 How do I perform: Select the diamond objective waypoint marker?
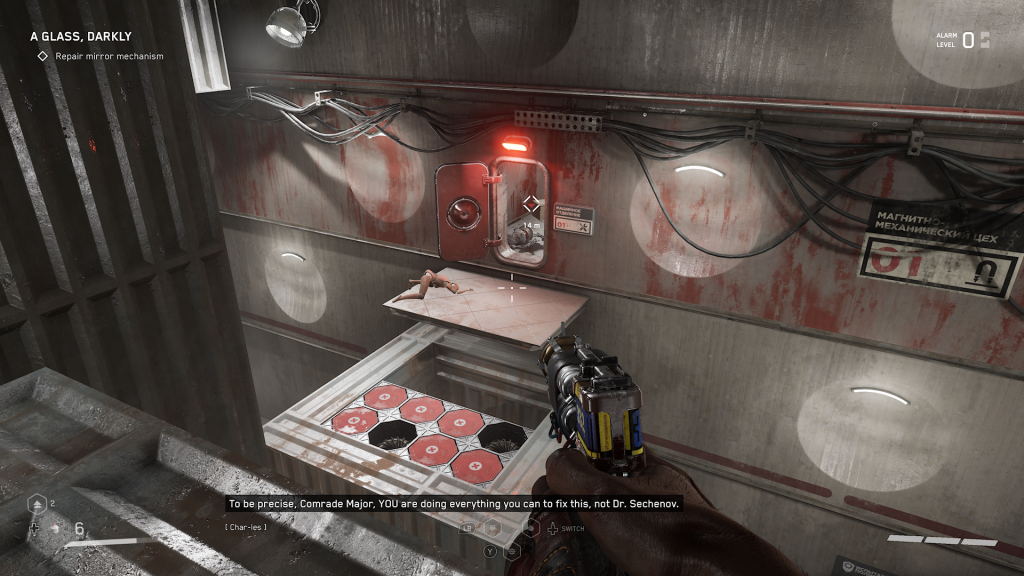[532, 204]
